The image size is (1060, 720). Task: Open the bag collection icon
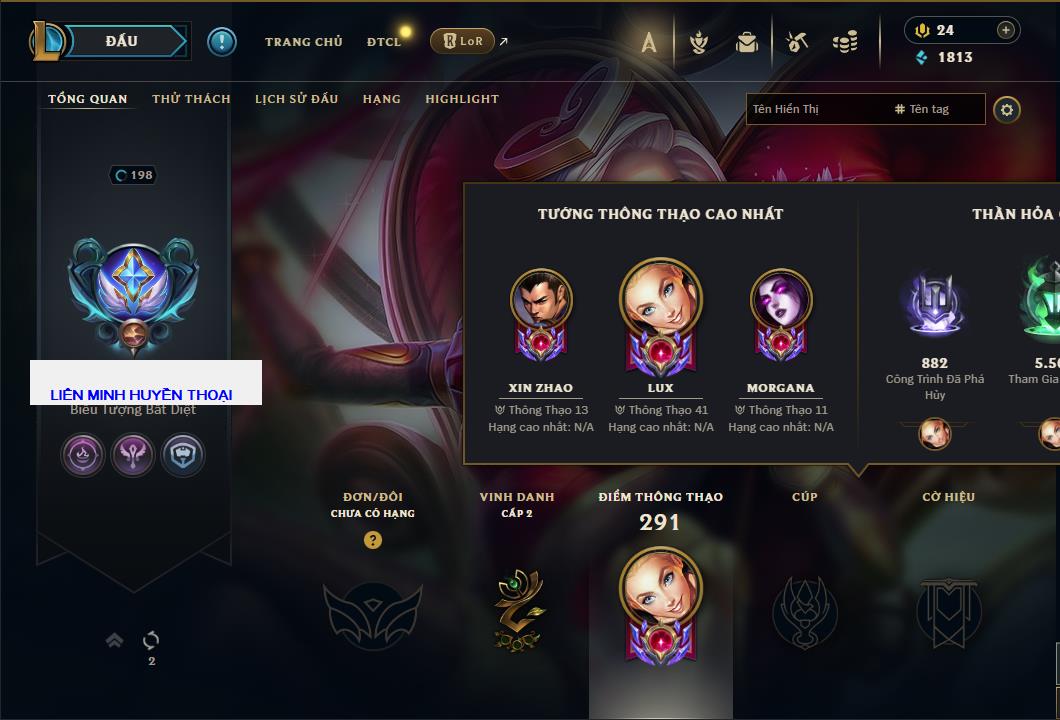click(746, 42)
